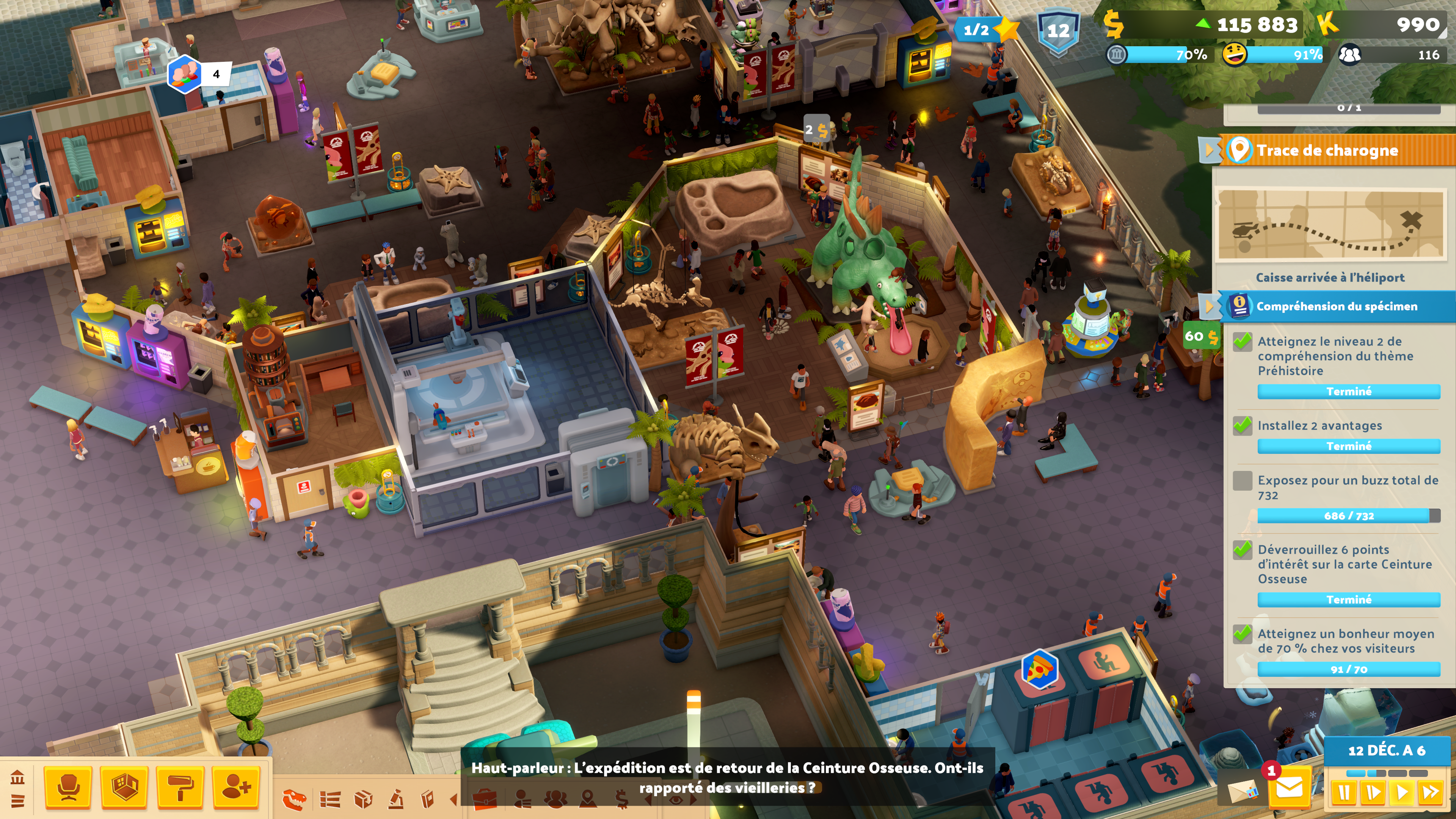
Task: Open the room building menu
Action: 124,787
